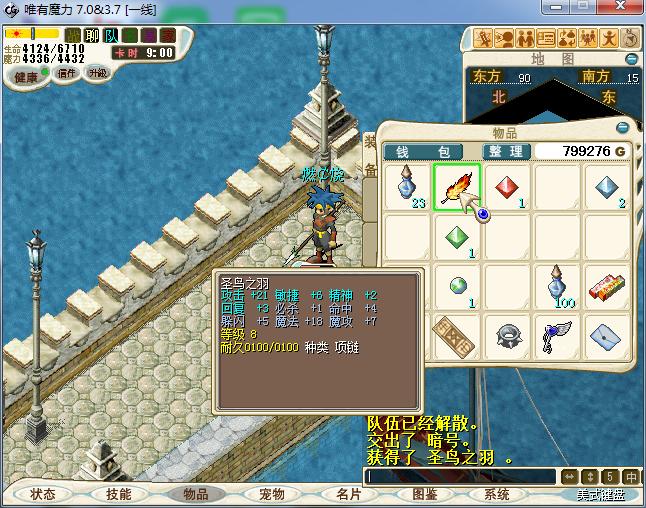Toggle the 队 team mode button
The height and width of the screenshot is (508, 646).
[x=110, y=35]
